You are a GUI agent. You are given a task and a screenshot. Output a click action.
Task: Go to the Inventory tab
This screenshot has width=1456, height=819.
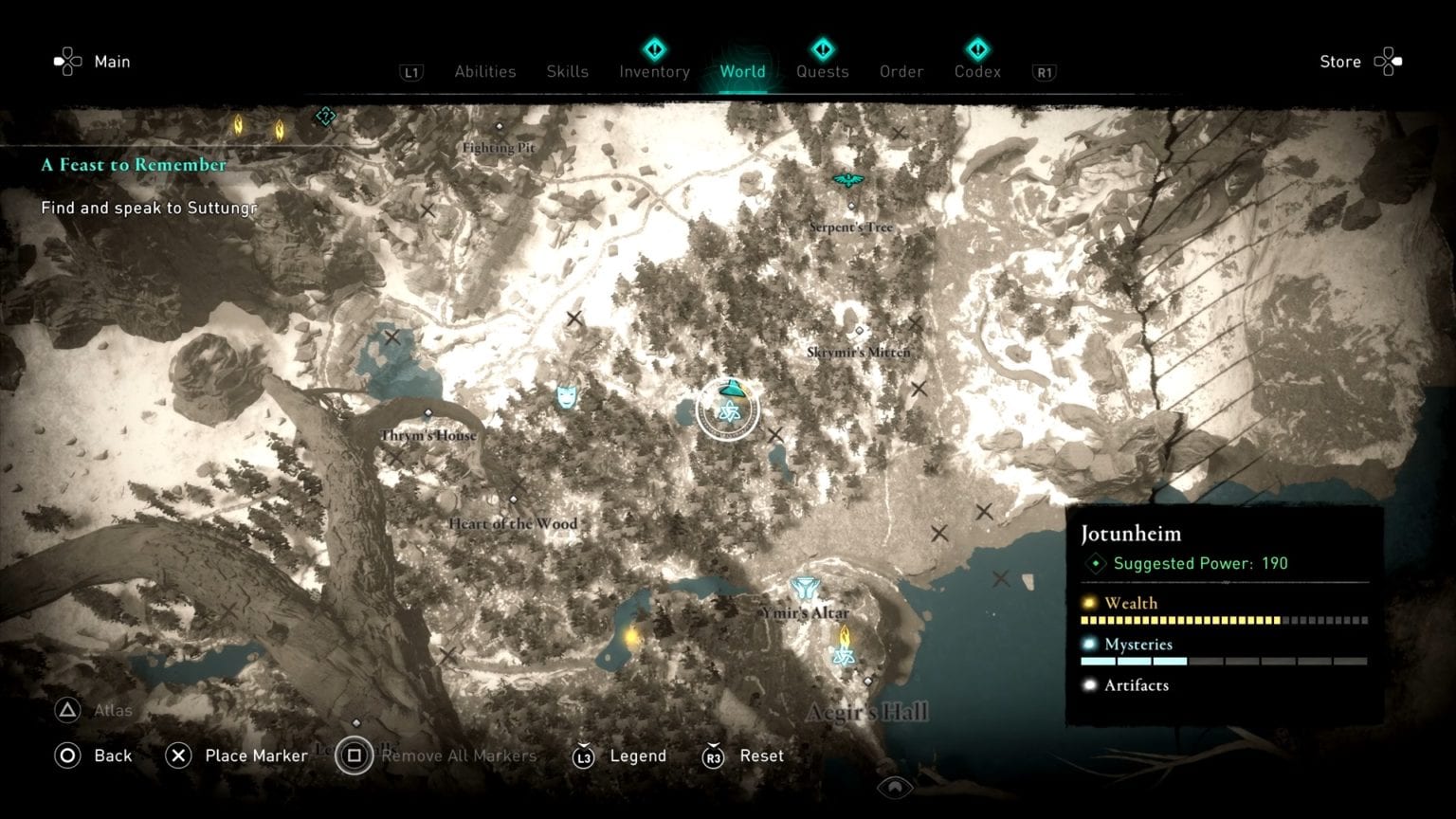click(x=654, y=72)
